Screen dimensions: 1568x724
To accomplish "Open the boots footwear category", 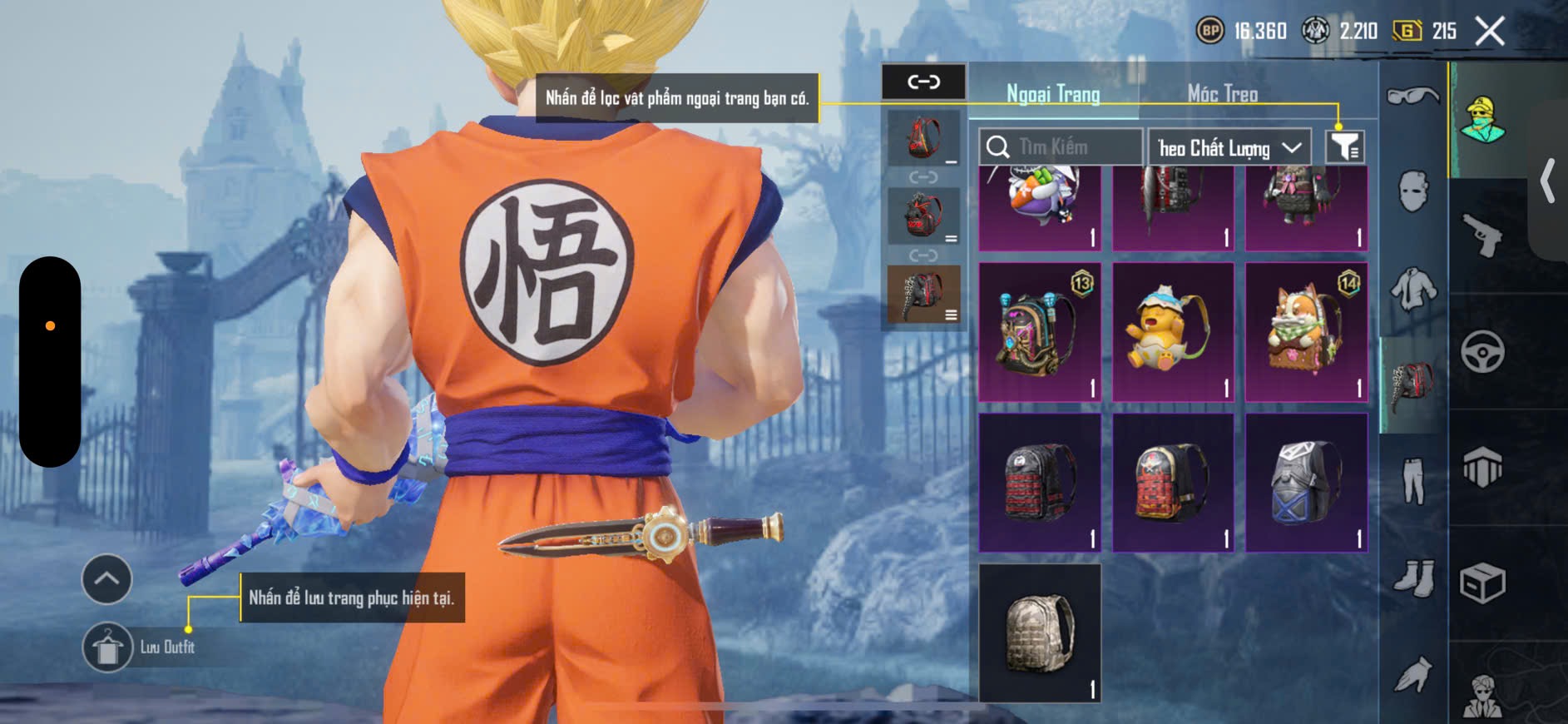I will pos(1412,577).
